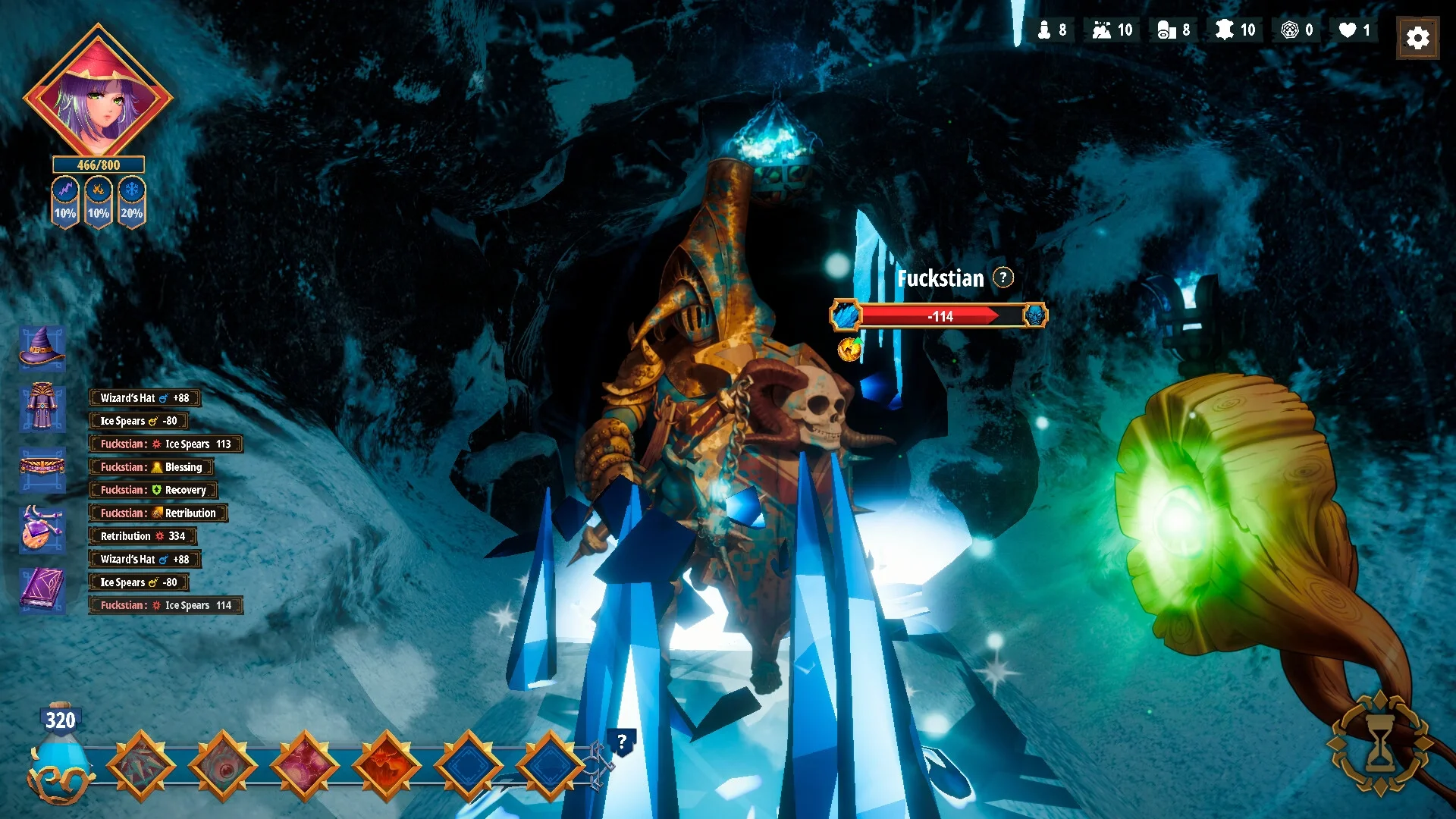Inspect the purple robe equipment slot
This screenshot has height=819, width=1456.
[42, 407]
